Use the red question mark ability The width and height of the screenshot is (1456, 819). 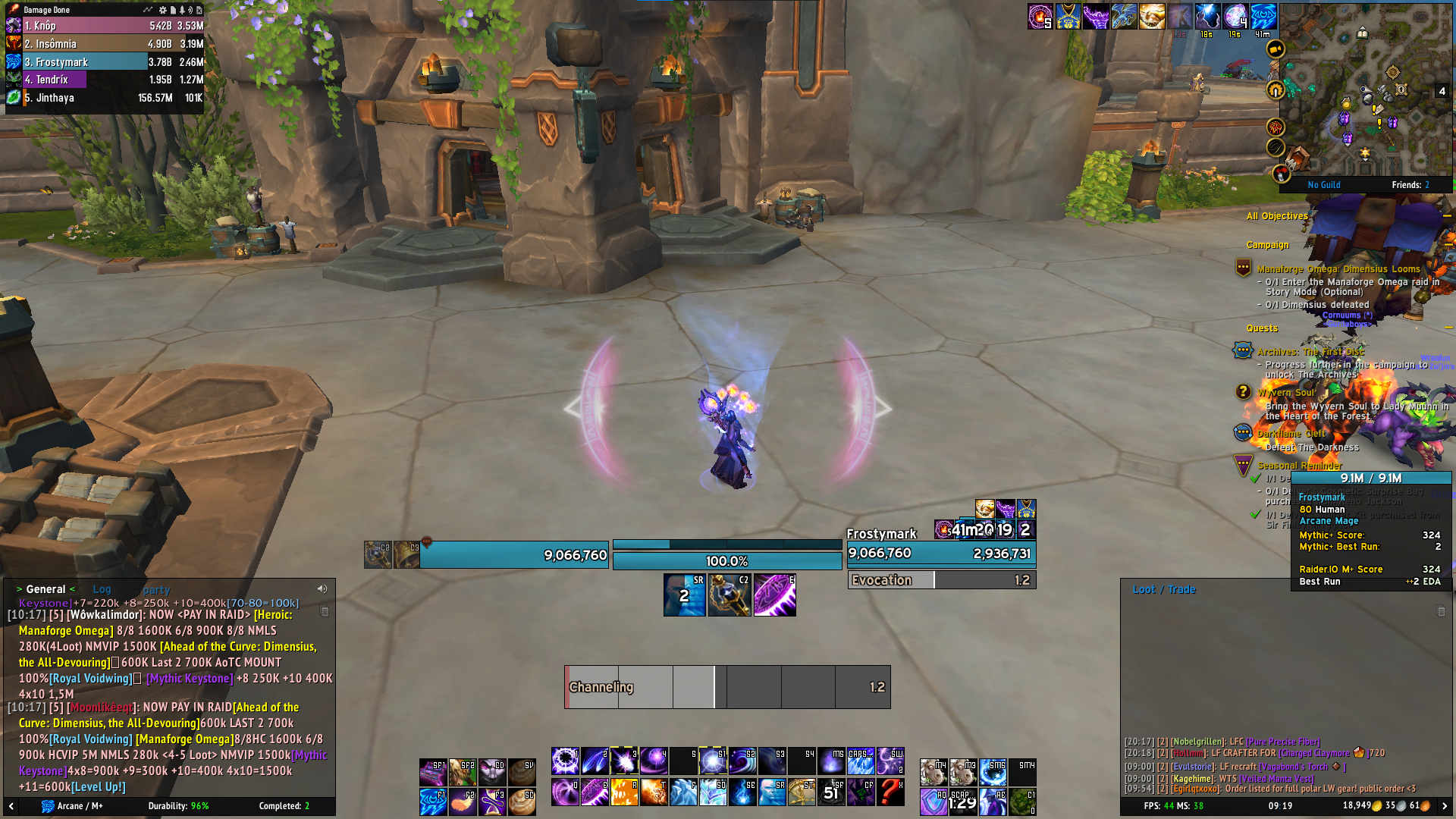890,792
